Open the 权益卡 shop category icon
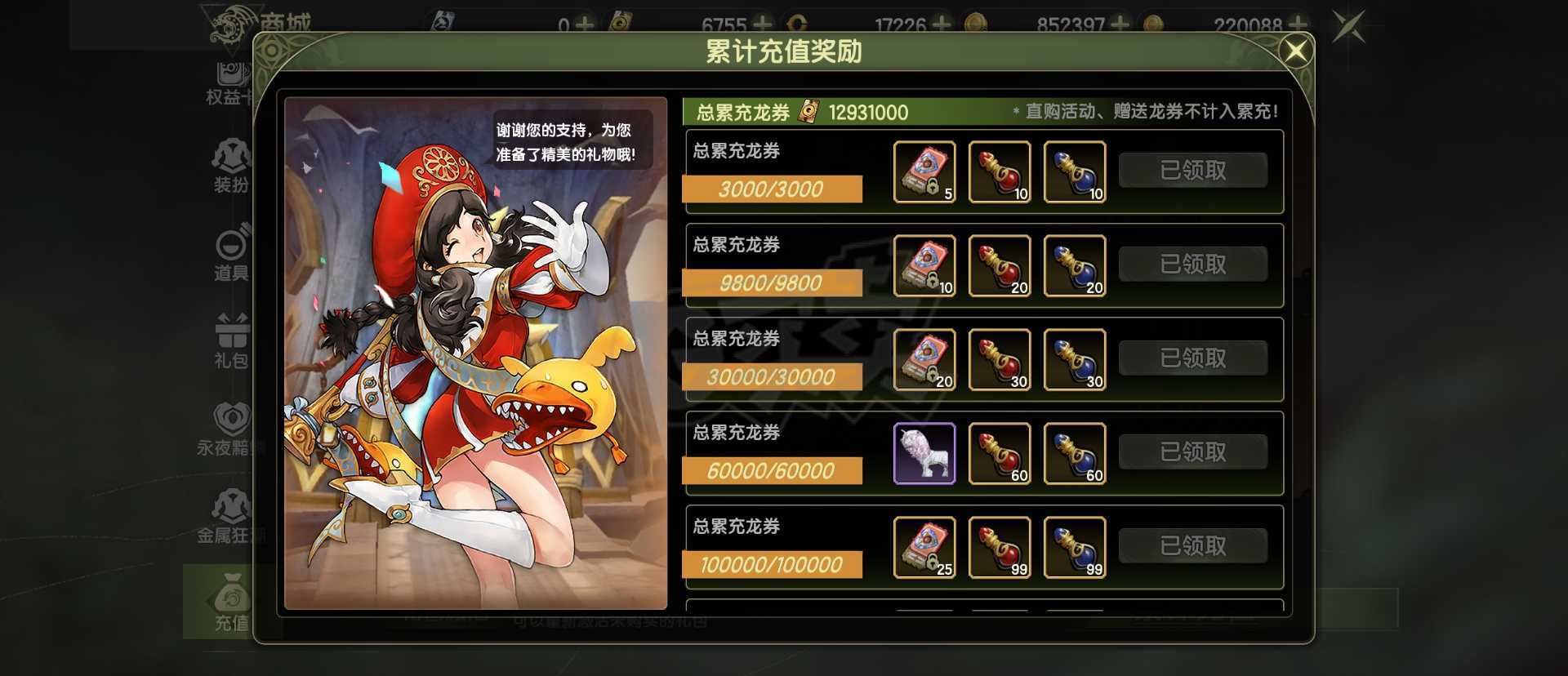This screenshot has height=676, width=1568. (230, 78)
